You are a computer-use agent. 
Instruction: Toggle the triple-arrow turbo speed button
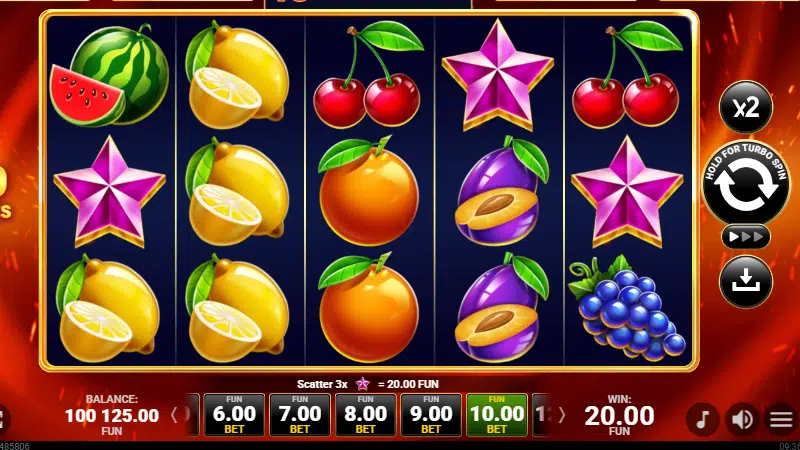click(x=745, y=237)
